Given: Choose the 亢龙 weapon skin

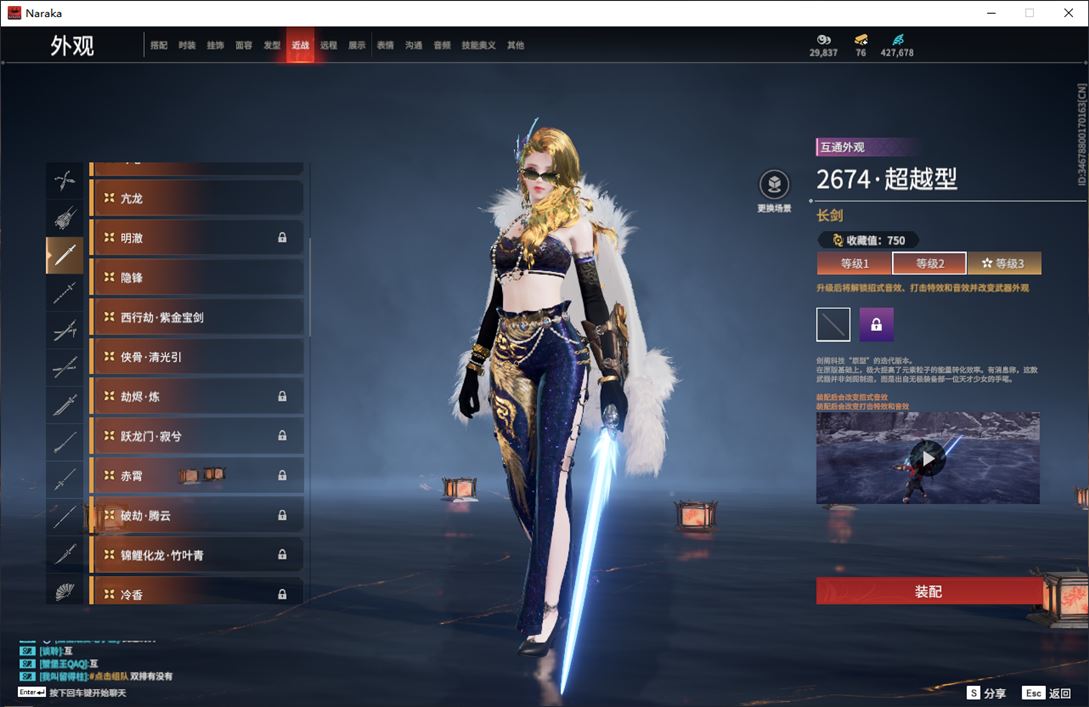Looking at the screenshot, I should [x=197, y=198].
